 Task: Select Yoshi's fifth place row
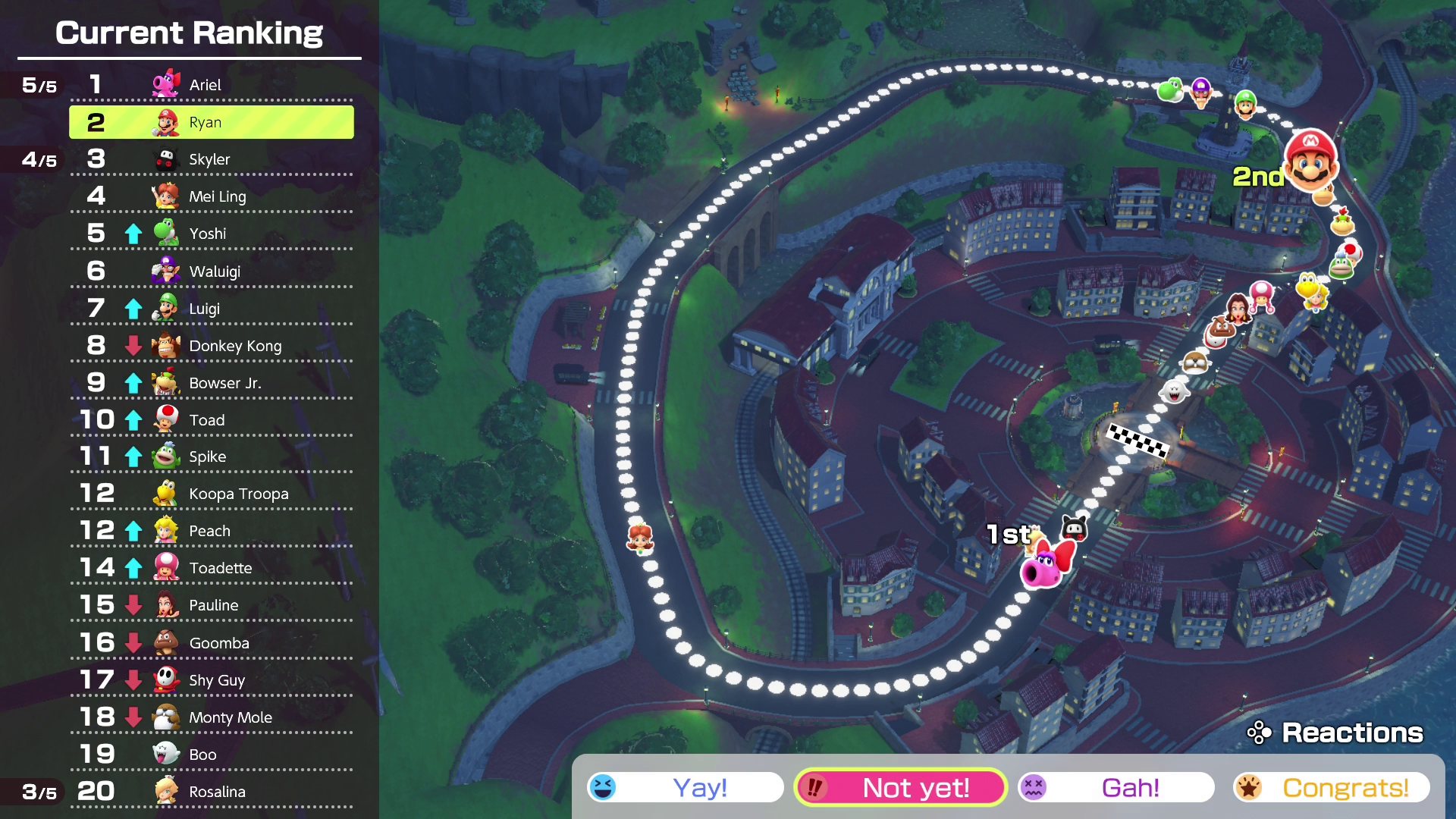[x=212, y=234]
